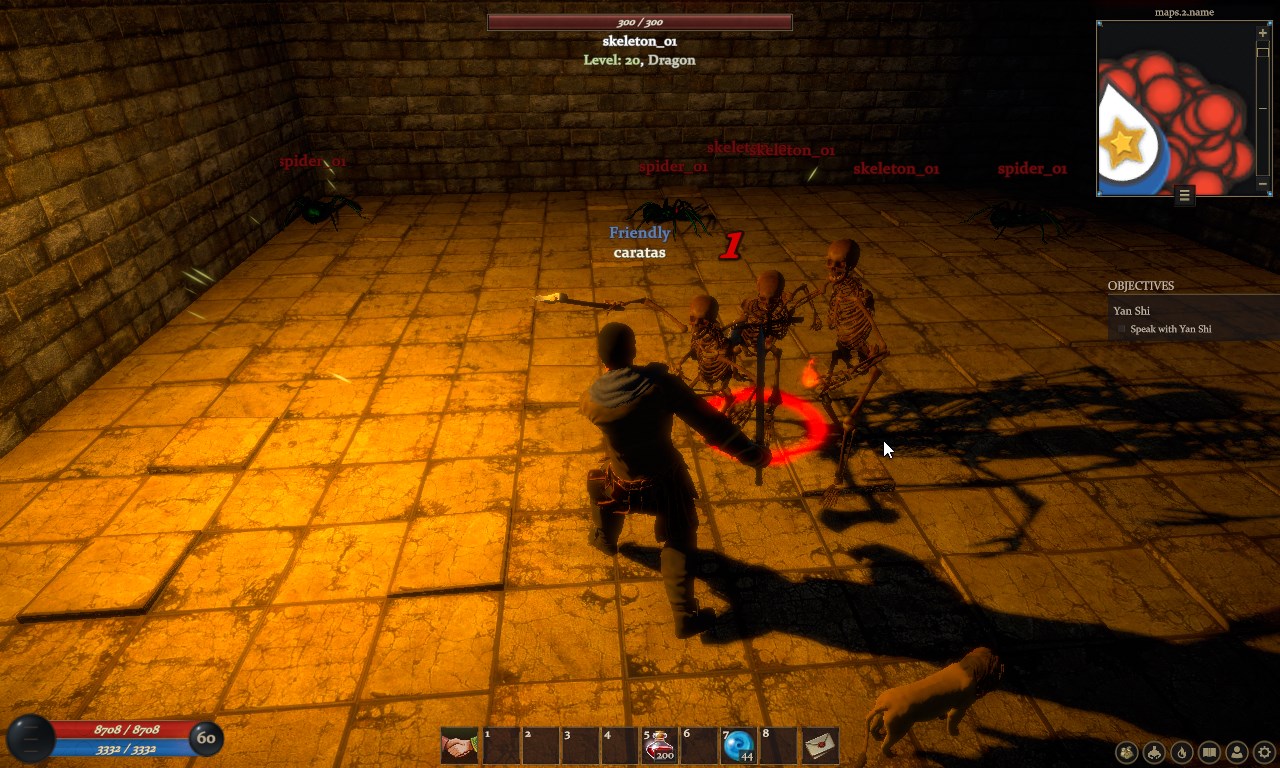Use the health potion in hotbar slot 5

tap(659, 744)
